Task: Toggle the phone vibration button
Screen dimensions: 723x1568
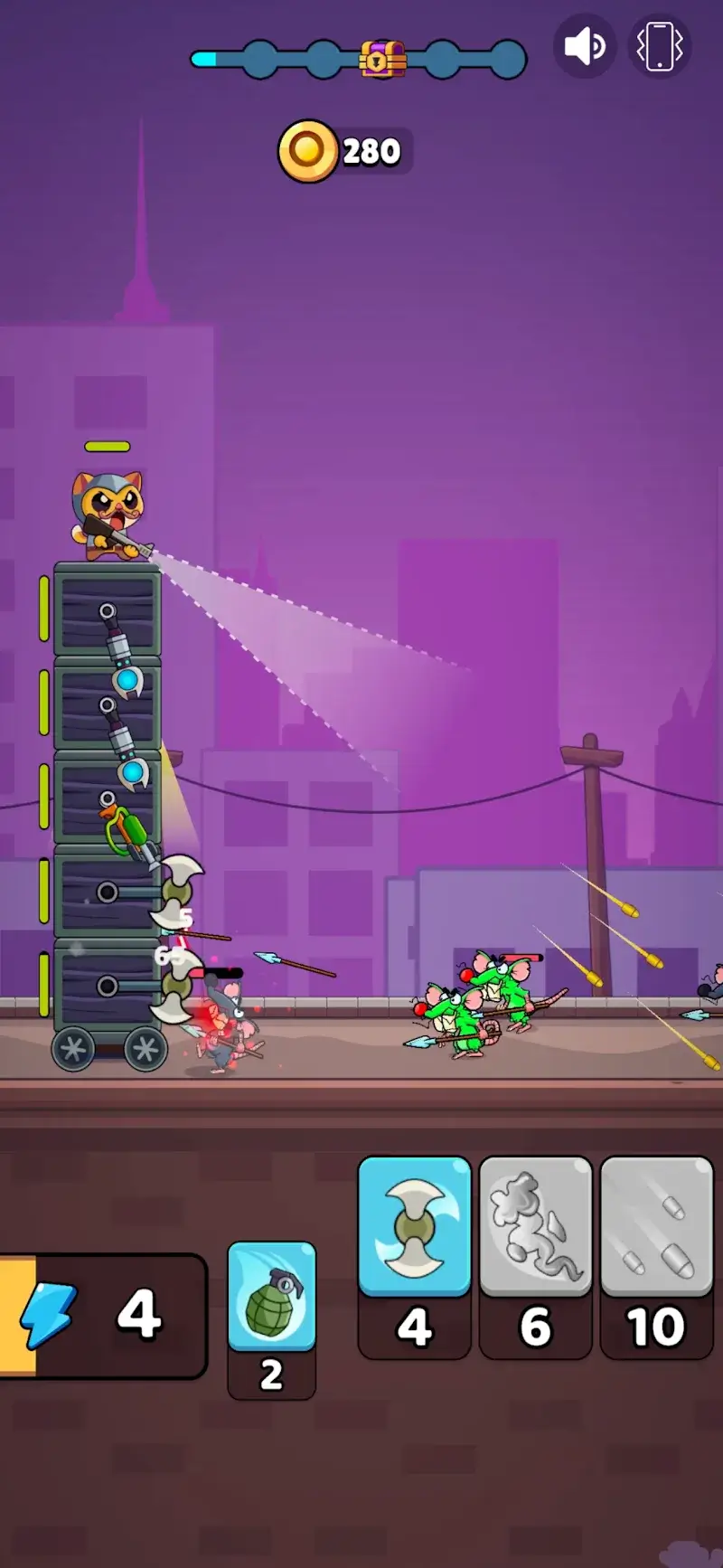Action: click(x=659, y=46)
